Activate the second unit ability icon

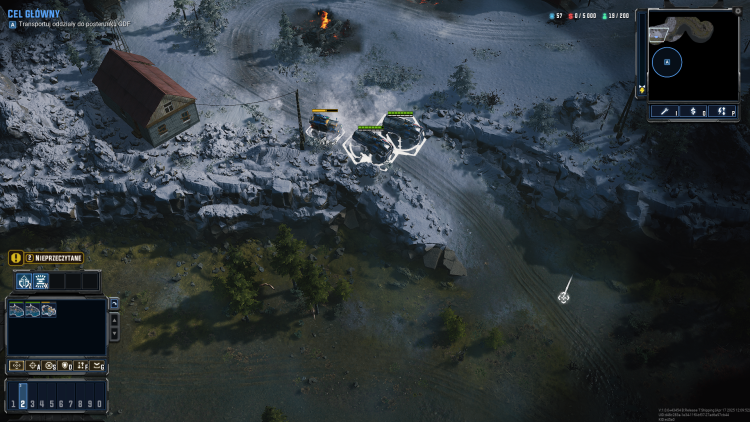[x=41, y=282]
